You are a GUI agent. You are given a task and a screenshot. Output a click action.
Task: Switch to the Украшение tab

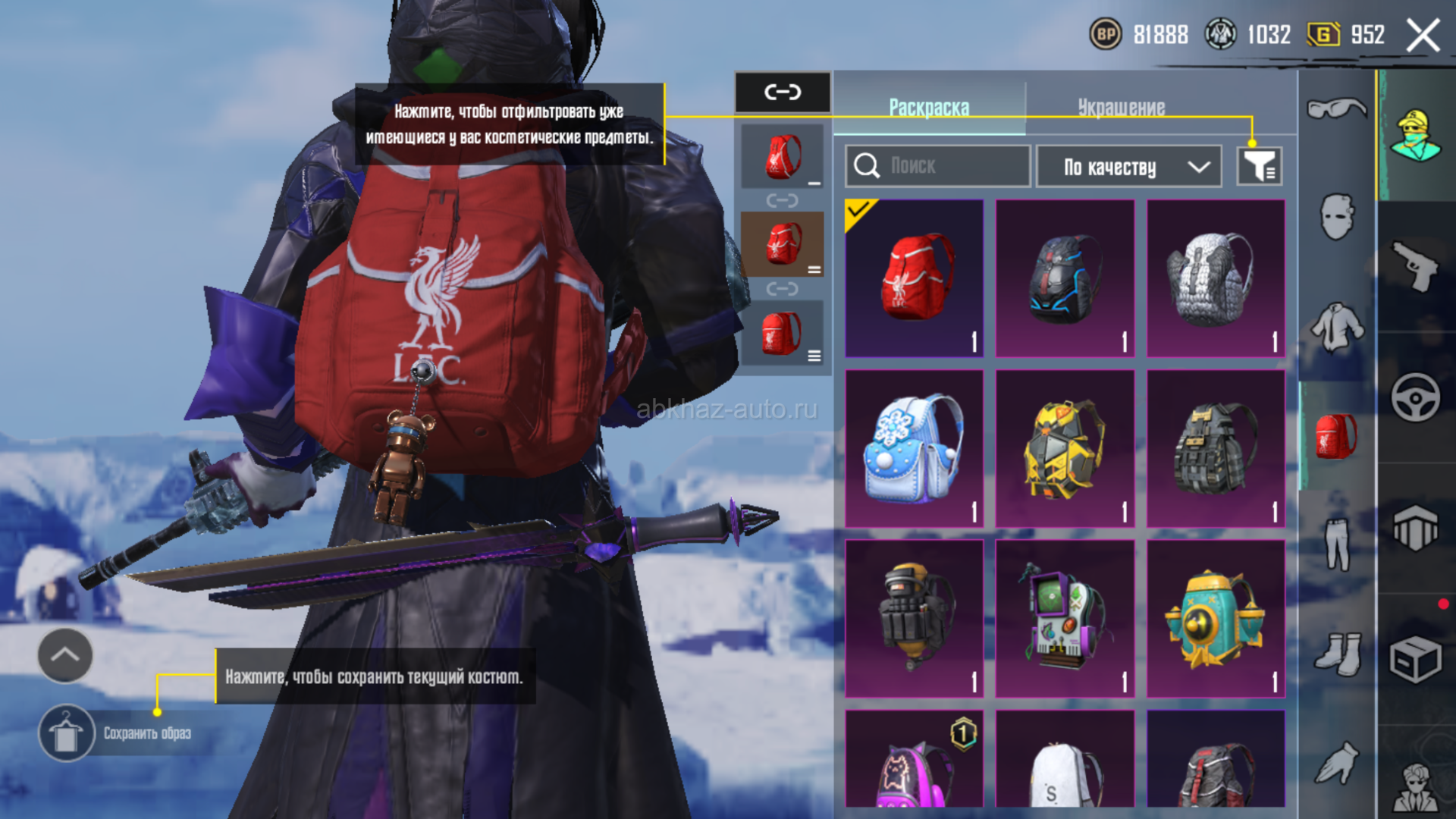pyautogui.click(x=1121, y=108)
